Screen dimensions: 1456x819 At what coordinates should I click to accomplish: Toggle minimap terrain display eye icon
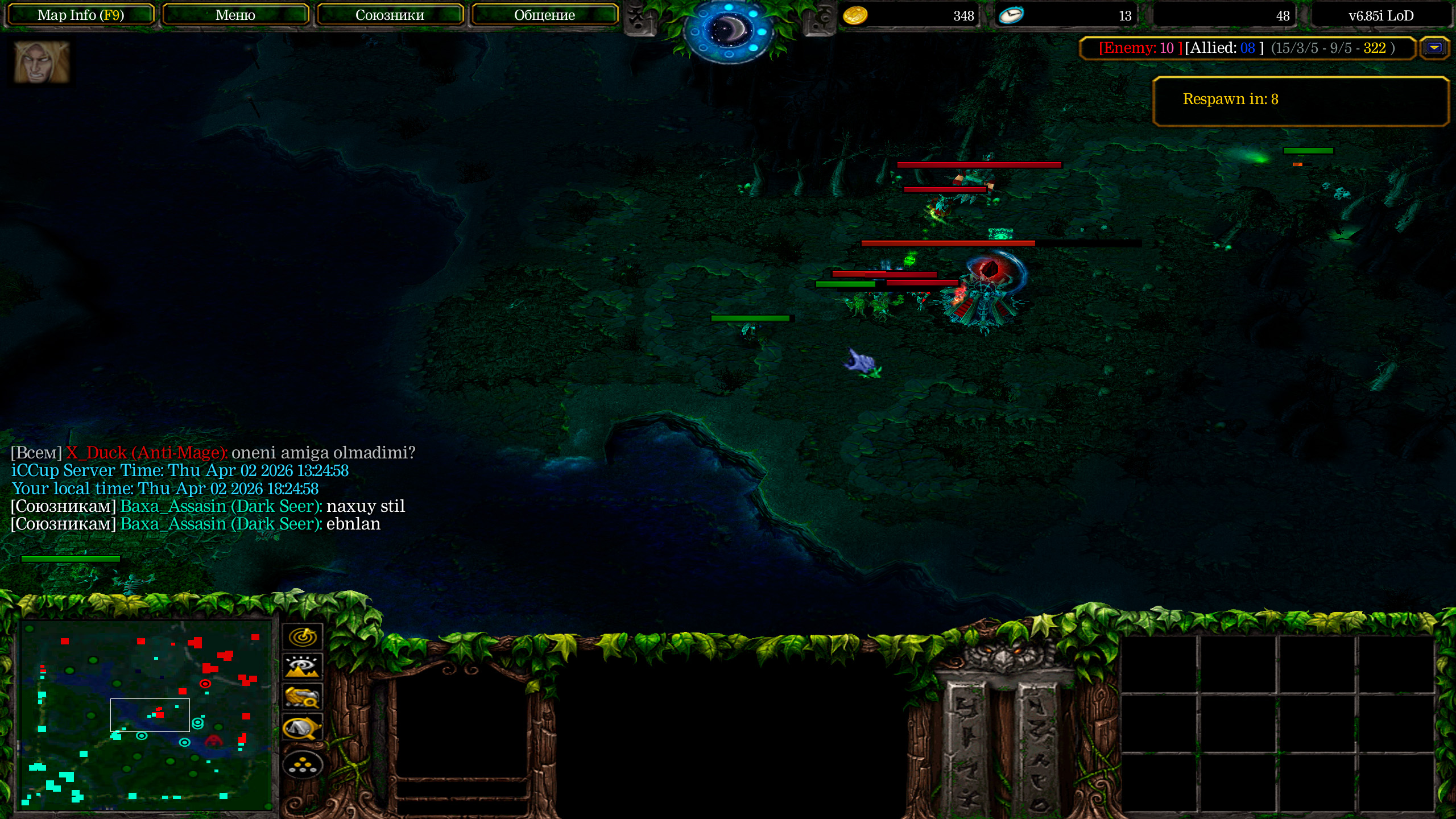point(303,667)
